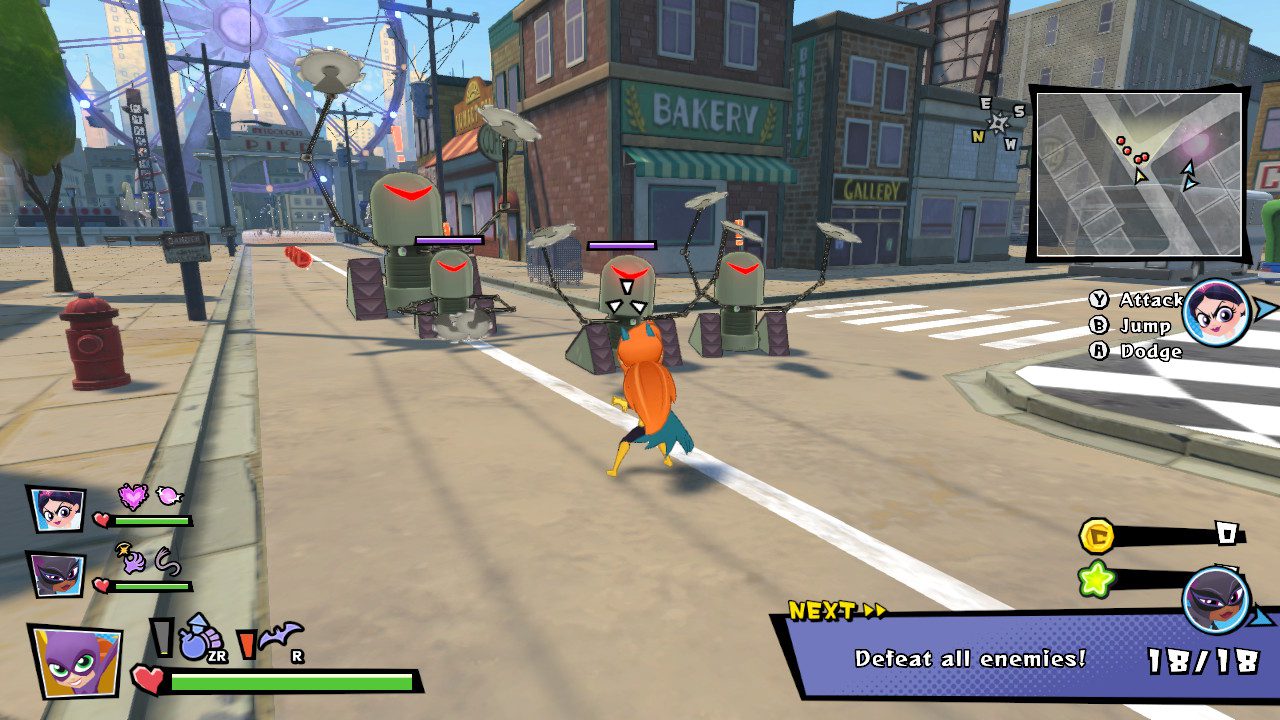Click the grey whip skill icon
Screen dimensions: 1280x720
(168, 562)
